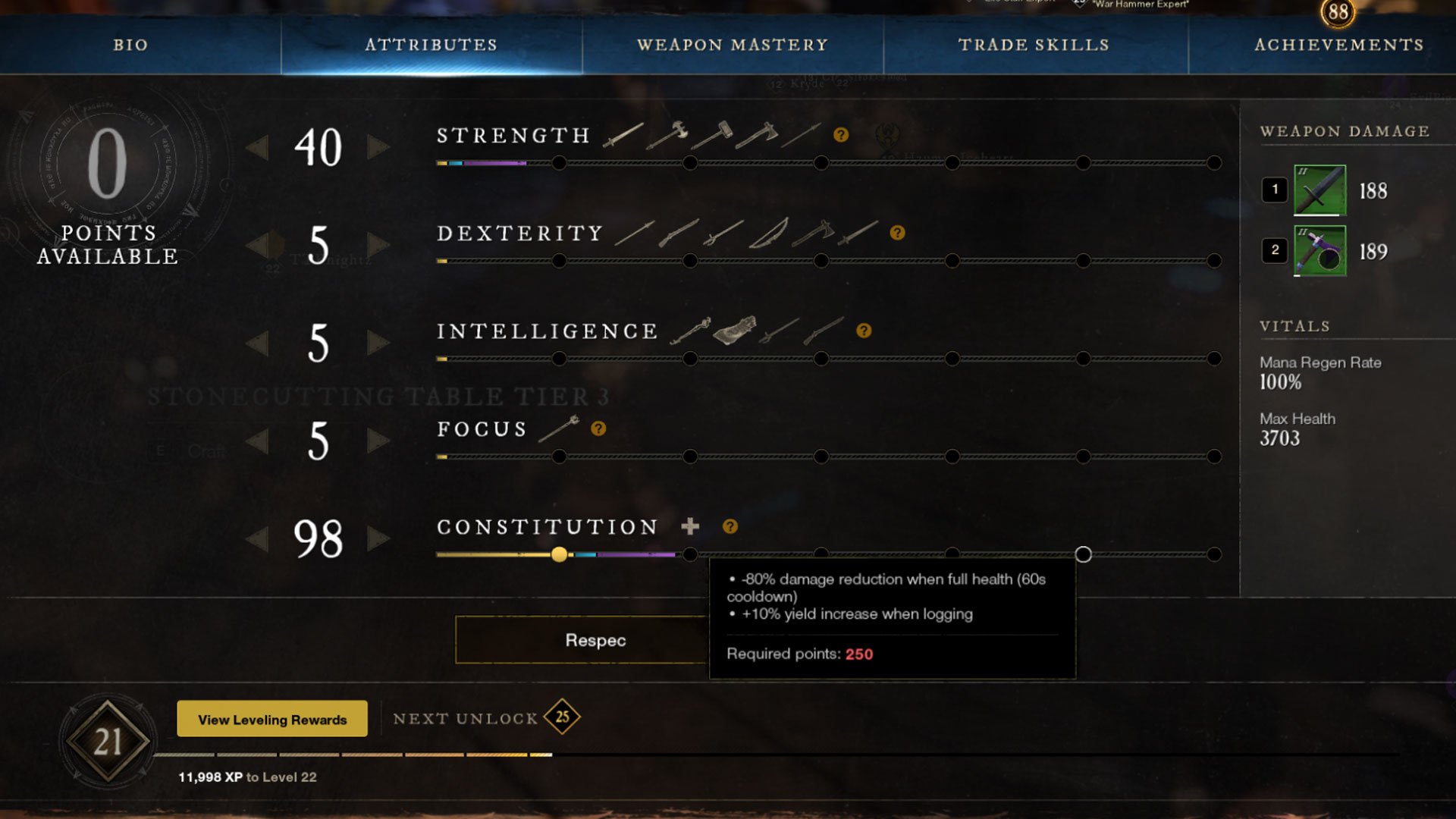Click the war hammer in Weapon Damage slot 2

1318,251
